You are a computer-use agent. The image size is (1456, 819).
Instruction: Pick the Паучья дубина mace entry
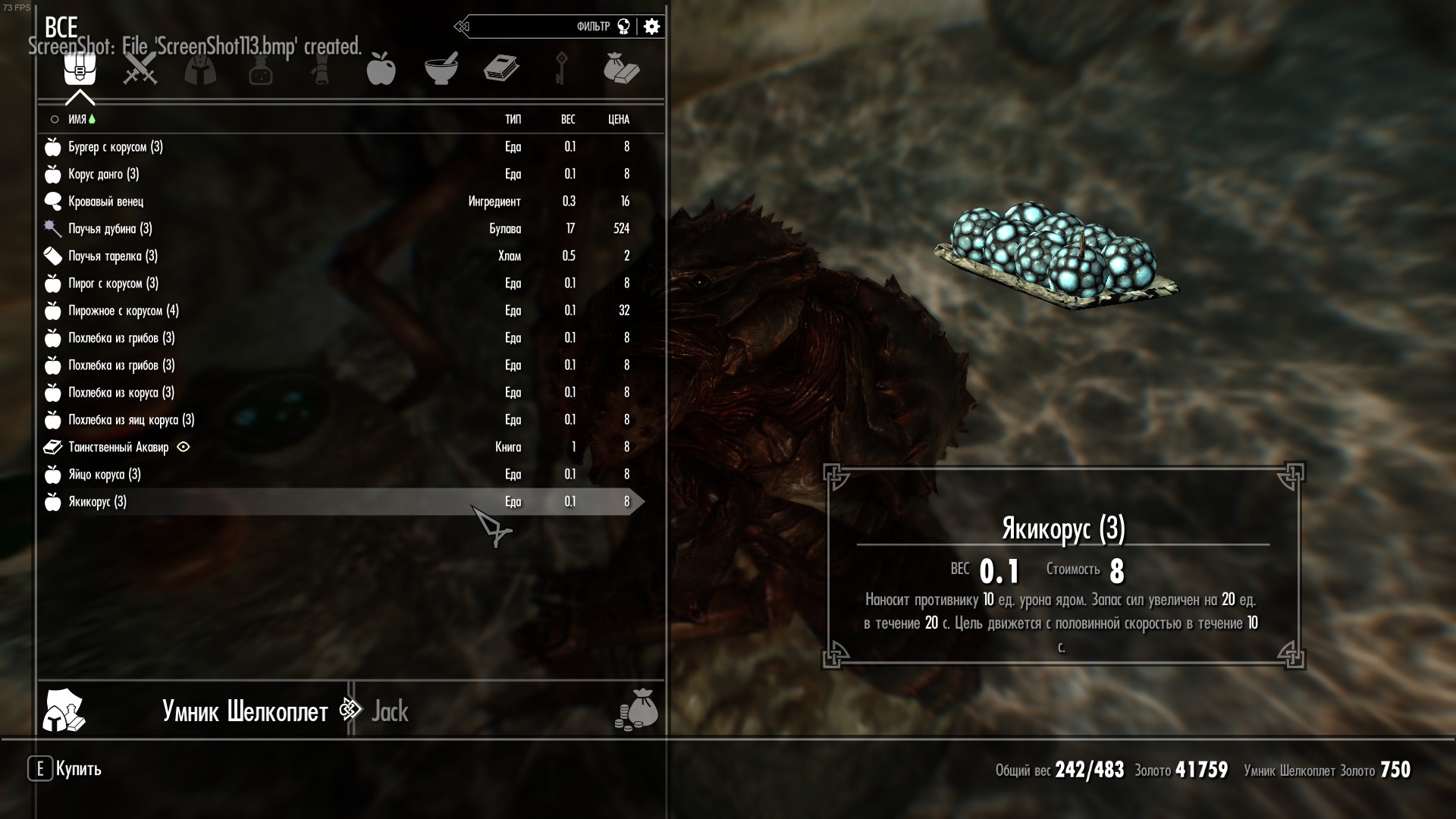tap(110, 229)
